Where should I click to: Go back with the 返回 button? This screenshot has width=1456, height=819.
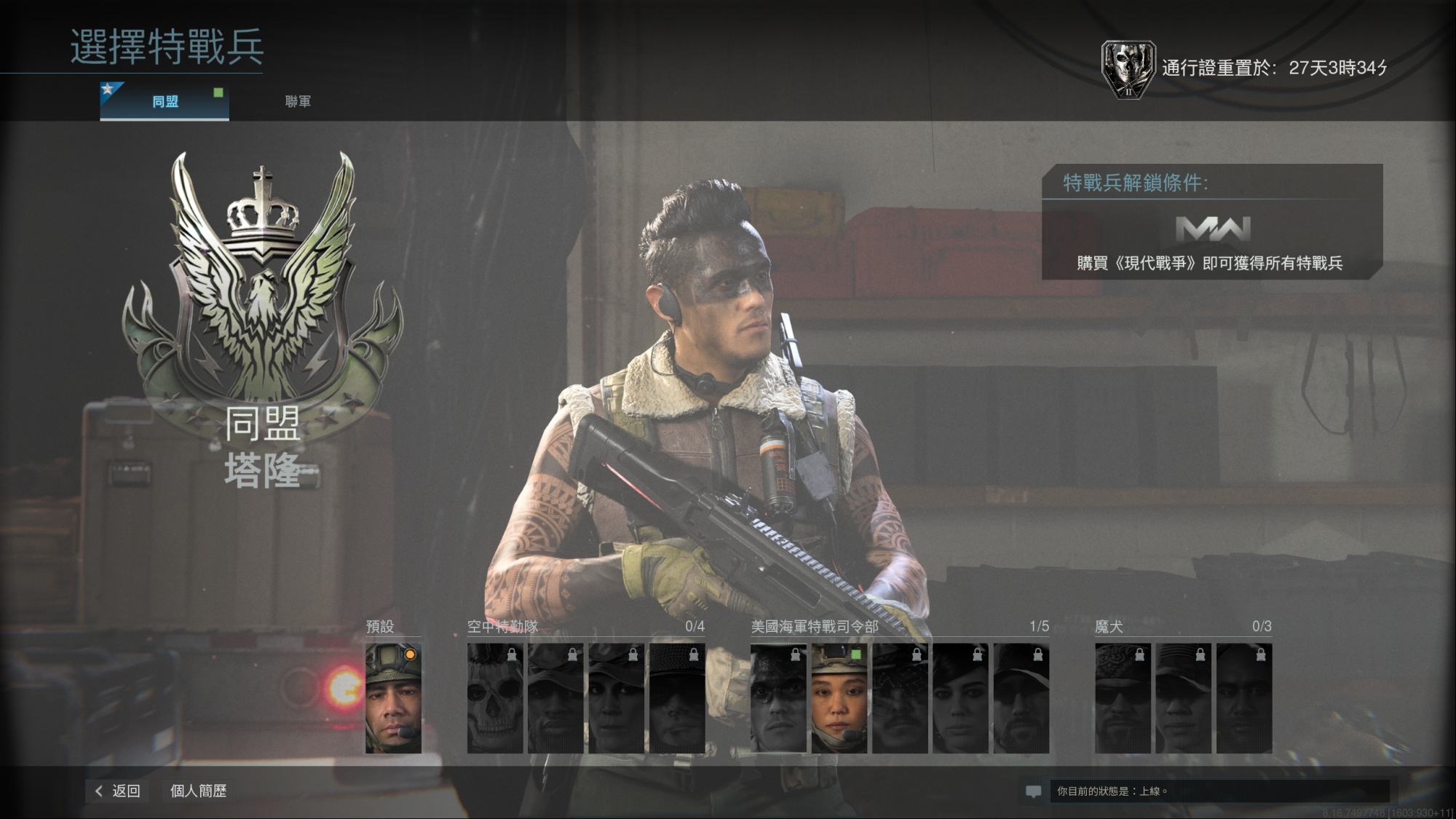118,791
